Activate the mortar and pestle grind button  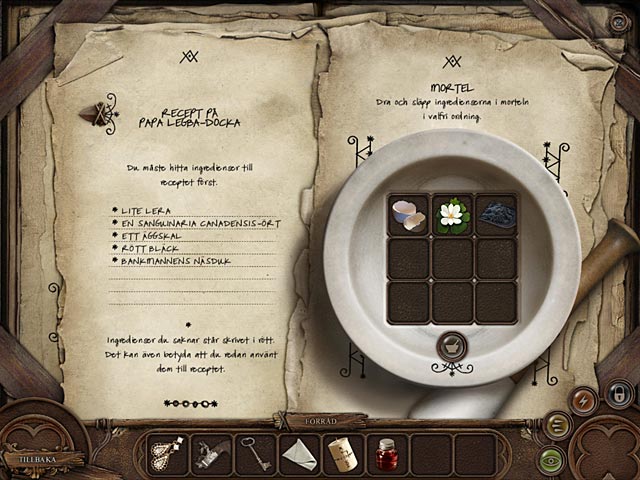click(x=452, y=347)
